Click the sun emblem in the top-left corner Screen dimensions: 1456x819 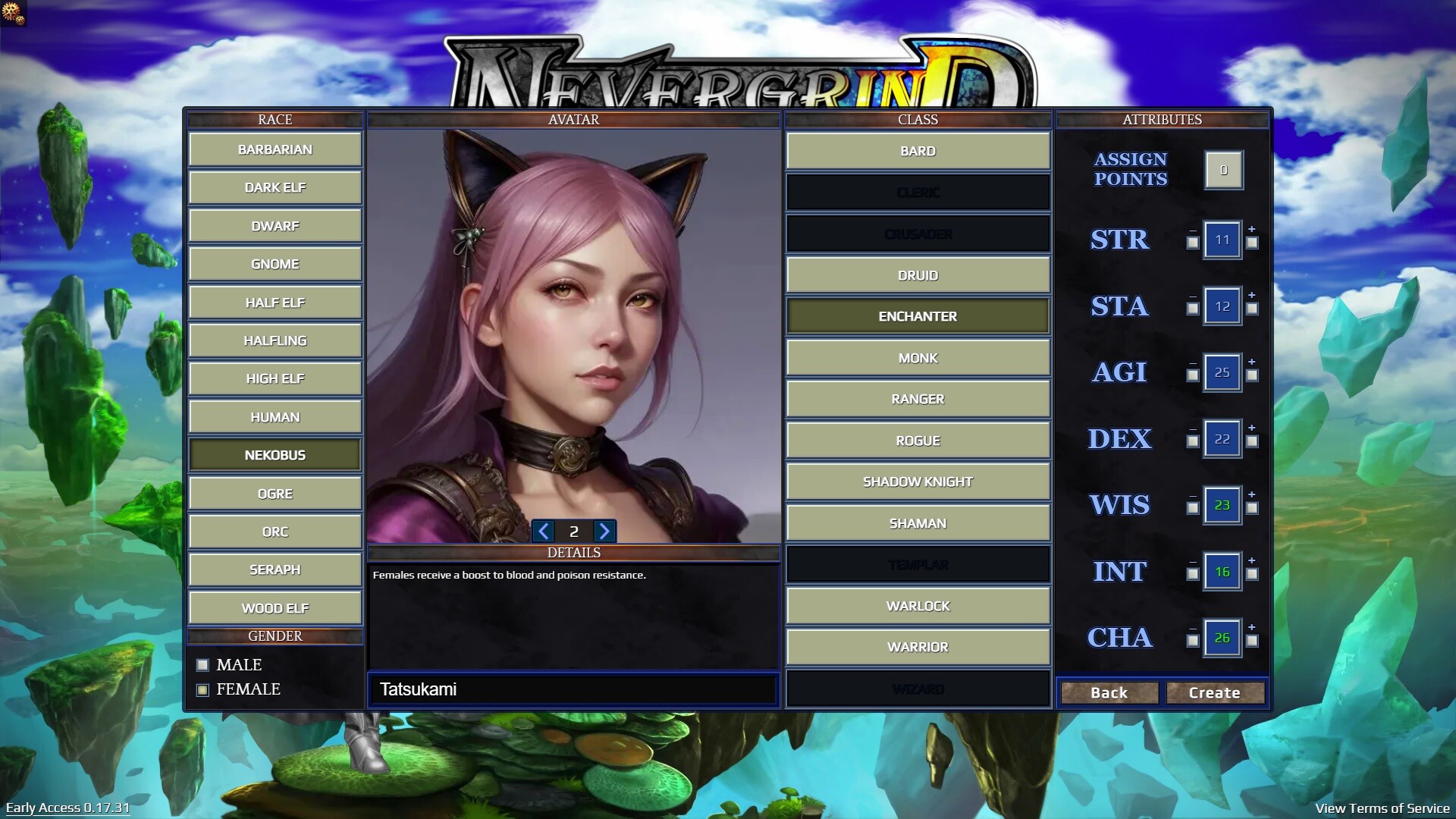12,14
